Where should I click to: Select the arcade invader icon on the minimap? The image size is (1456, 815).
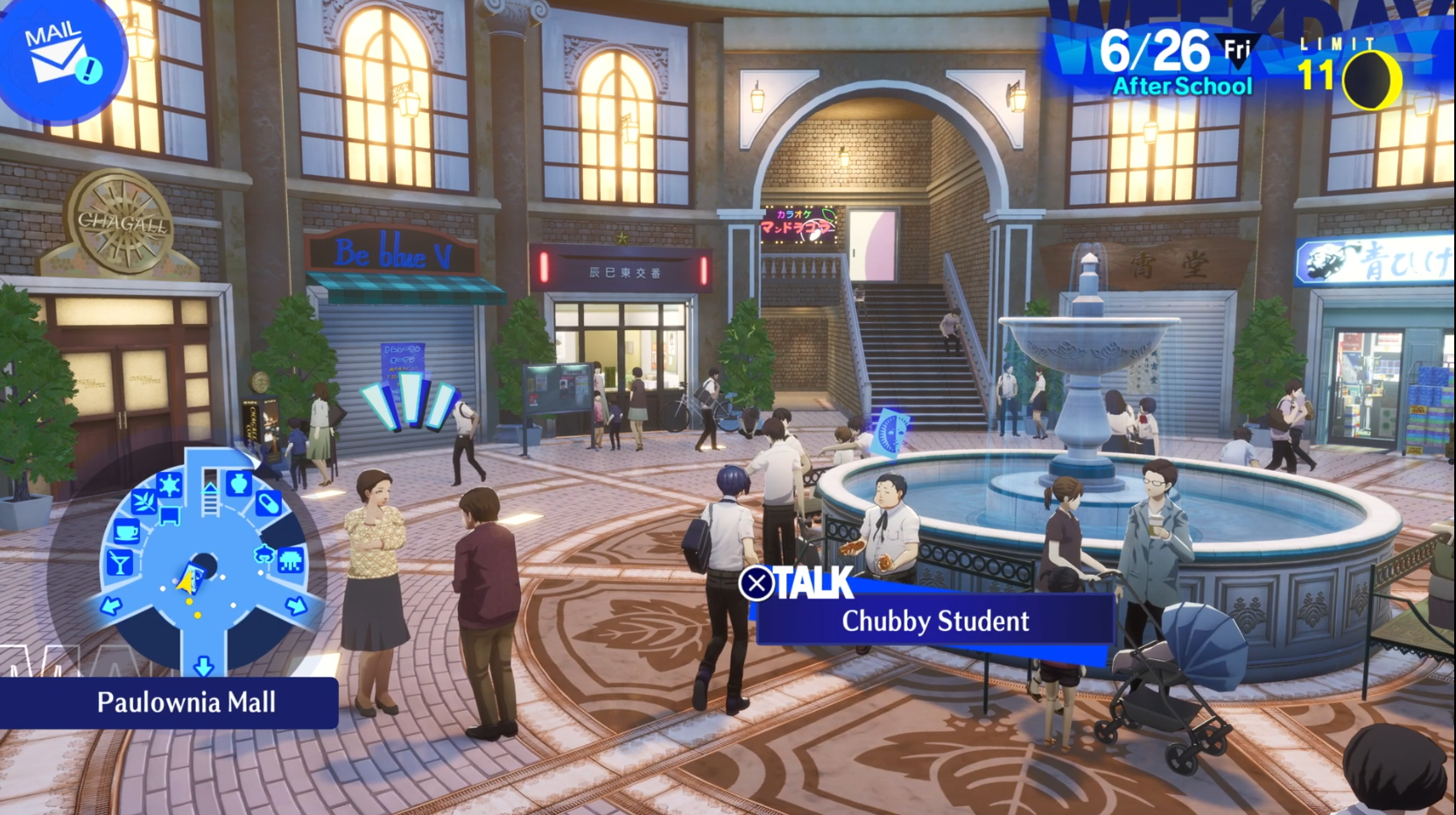pyautogui.click(x=291, y=559)
